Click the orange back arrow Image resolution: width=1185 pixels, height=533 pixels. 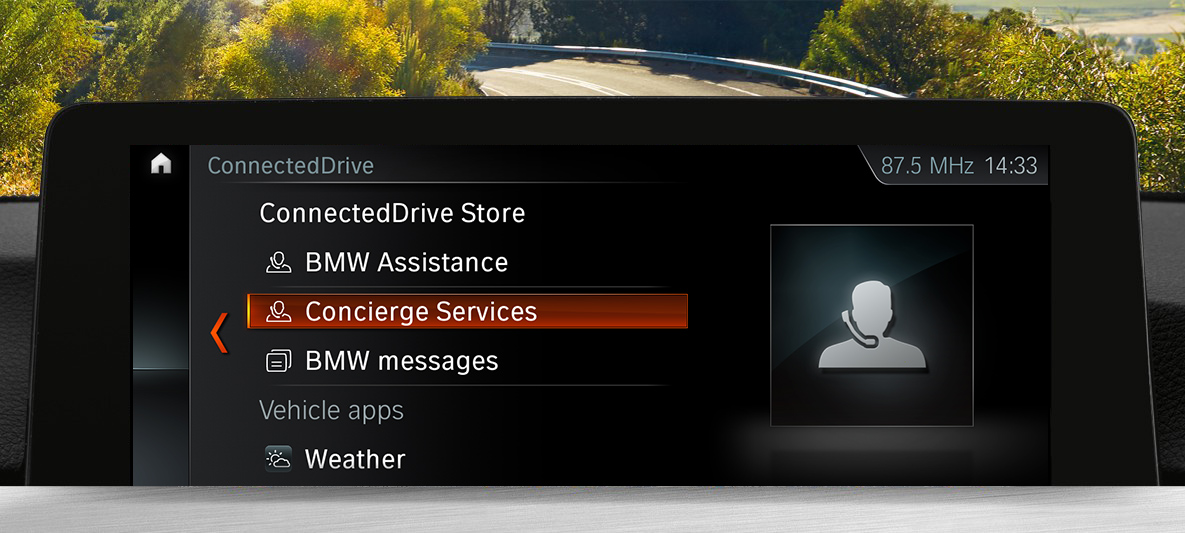point(219,333)
